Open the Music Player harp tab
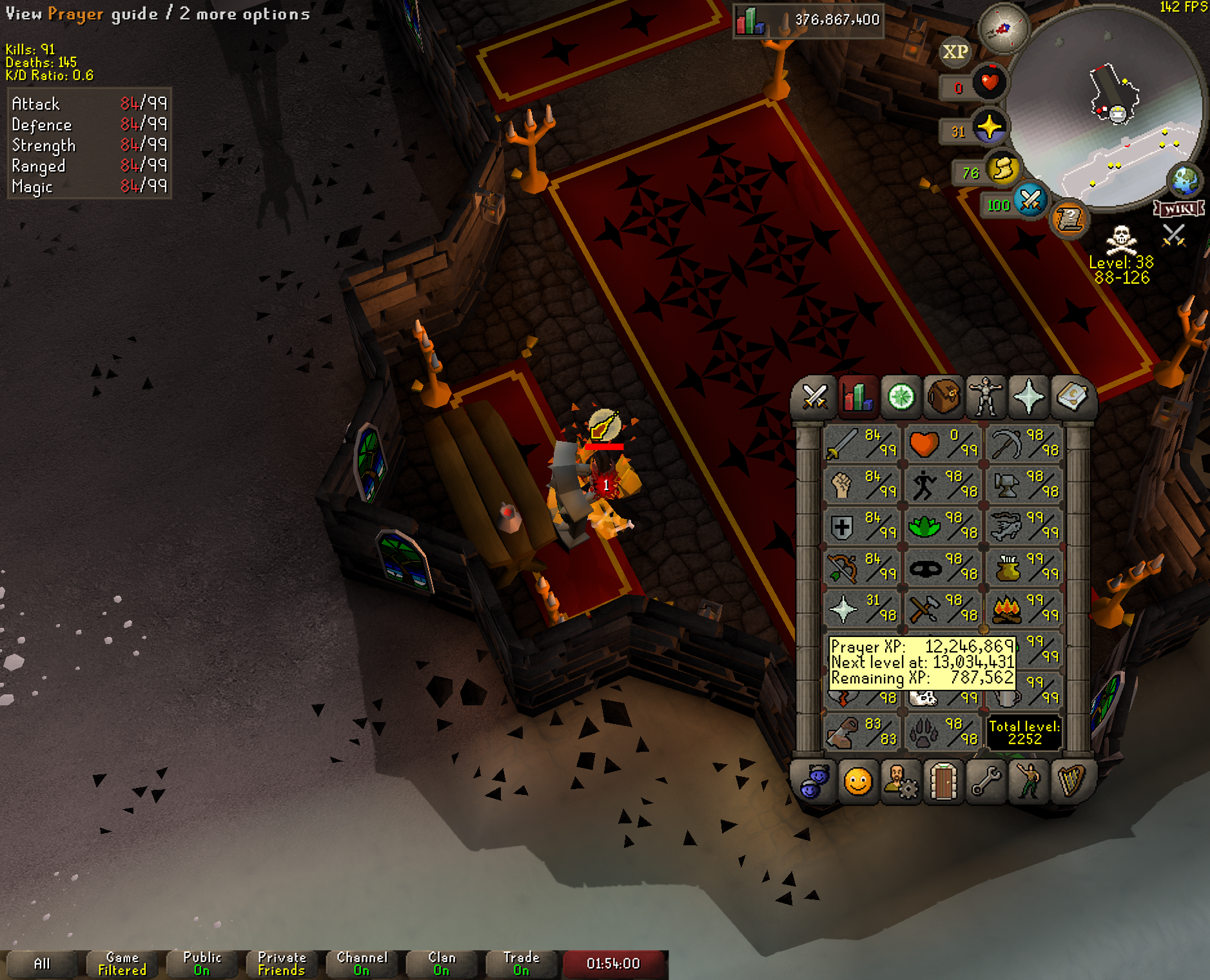The image size is (1210, 980). 1071,782
